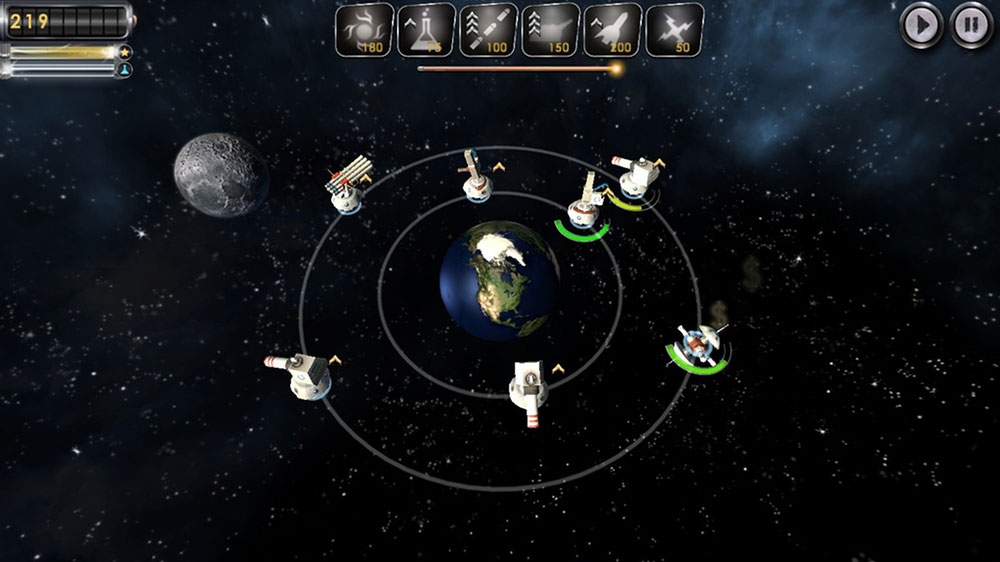Select the satellite dish tower with green arc
This screenshot has width=1000, height=562.
point(696,345)
